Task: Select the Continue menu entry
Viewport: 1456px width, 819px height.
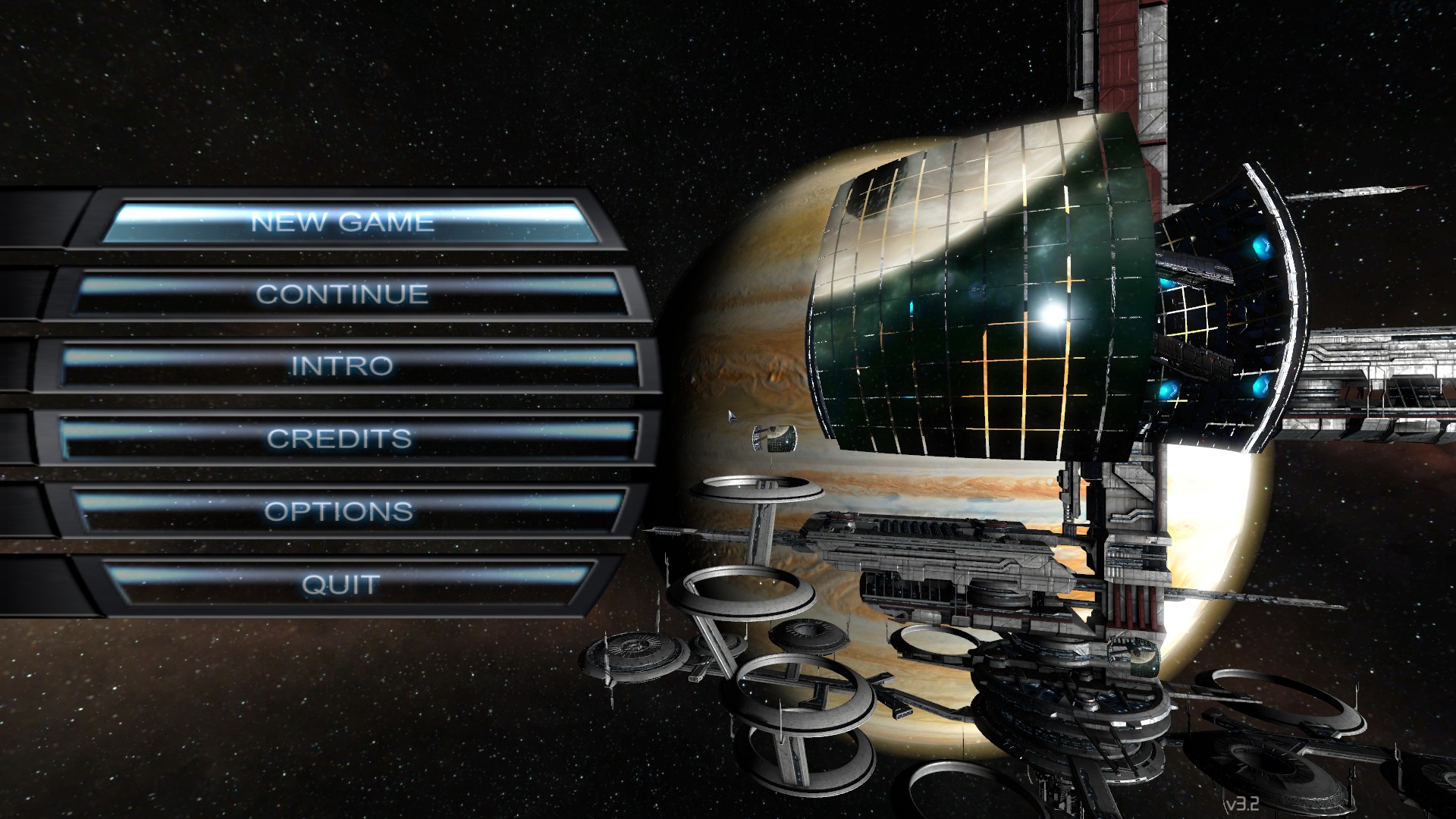Action: coord(342,293)
